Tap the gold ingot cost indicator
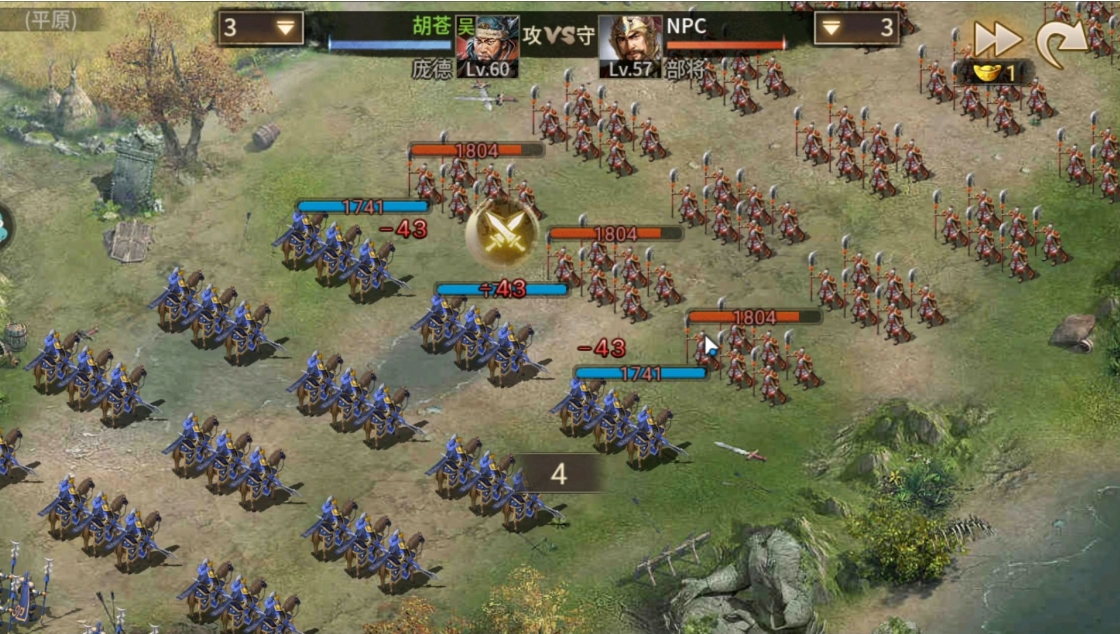The width and height of the screenshot is (1120, 634). [998, 73]
